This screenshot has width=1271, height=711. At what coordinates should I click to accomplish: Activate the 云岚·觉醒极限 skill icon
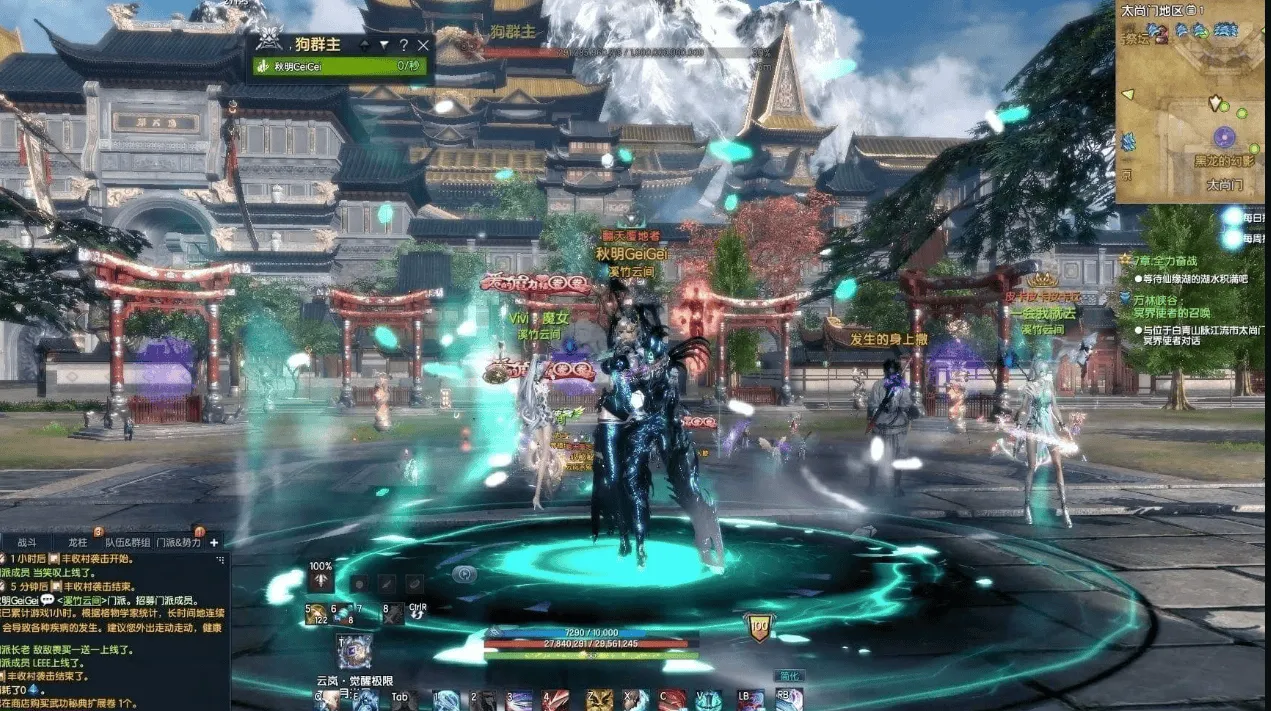click(x=353, y=651)
